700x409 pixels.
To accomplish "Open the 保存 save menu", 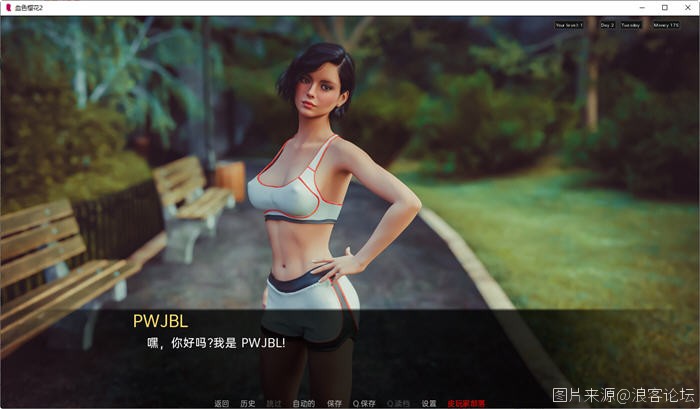I will [334, 403].
